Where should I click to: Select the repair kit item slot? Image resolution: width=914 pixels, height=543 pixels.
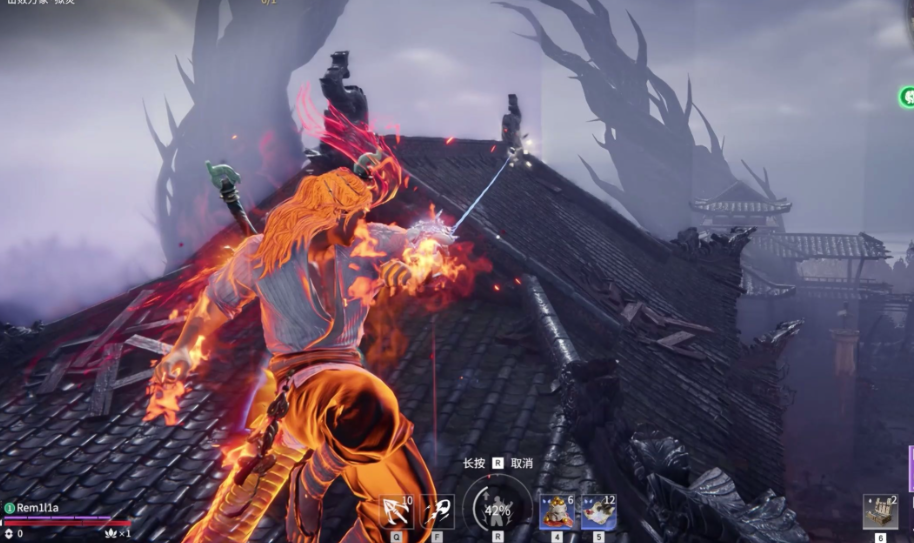[x=880, y=511]
